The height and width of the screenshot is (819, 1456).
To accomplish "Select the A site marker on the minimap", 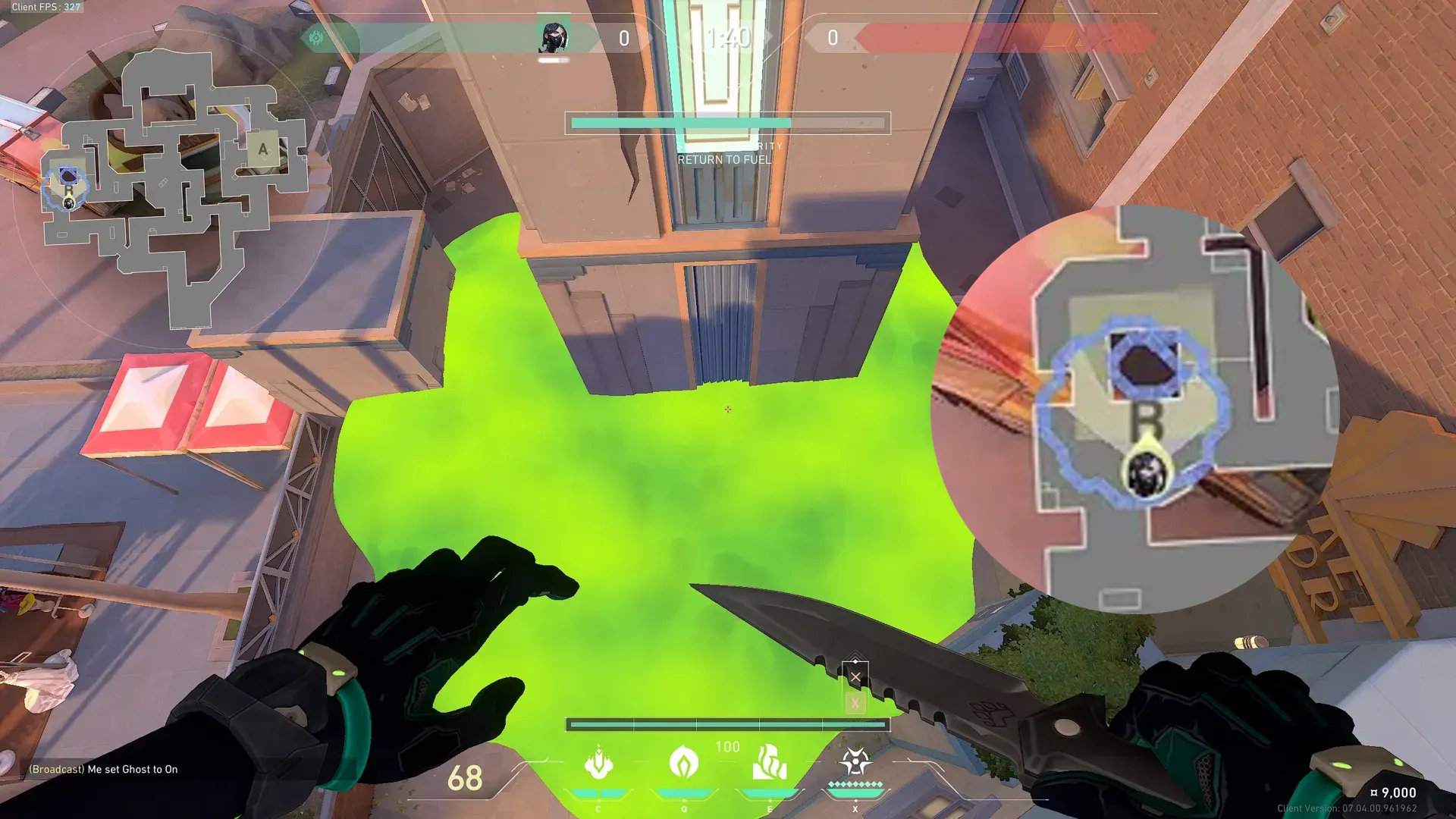I will (x=262, y=149).
